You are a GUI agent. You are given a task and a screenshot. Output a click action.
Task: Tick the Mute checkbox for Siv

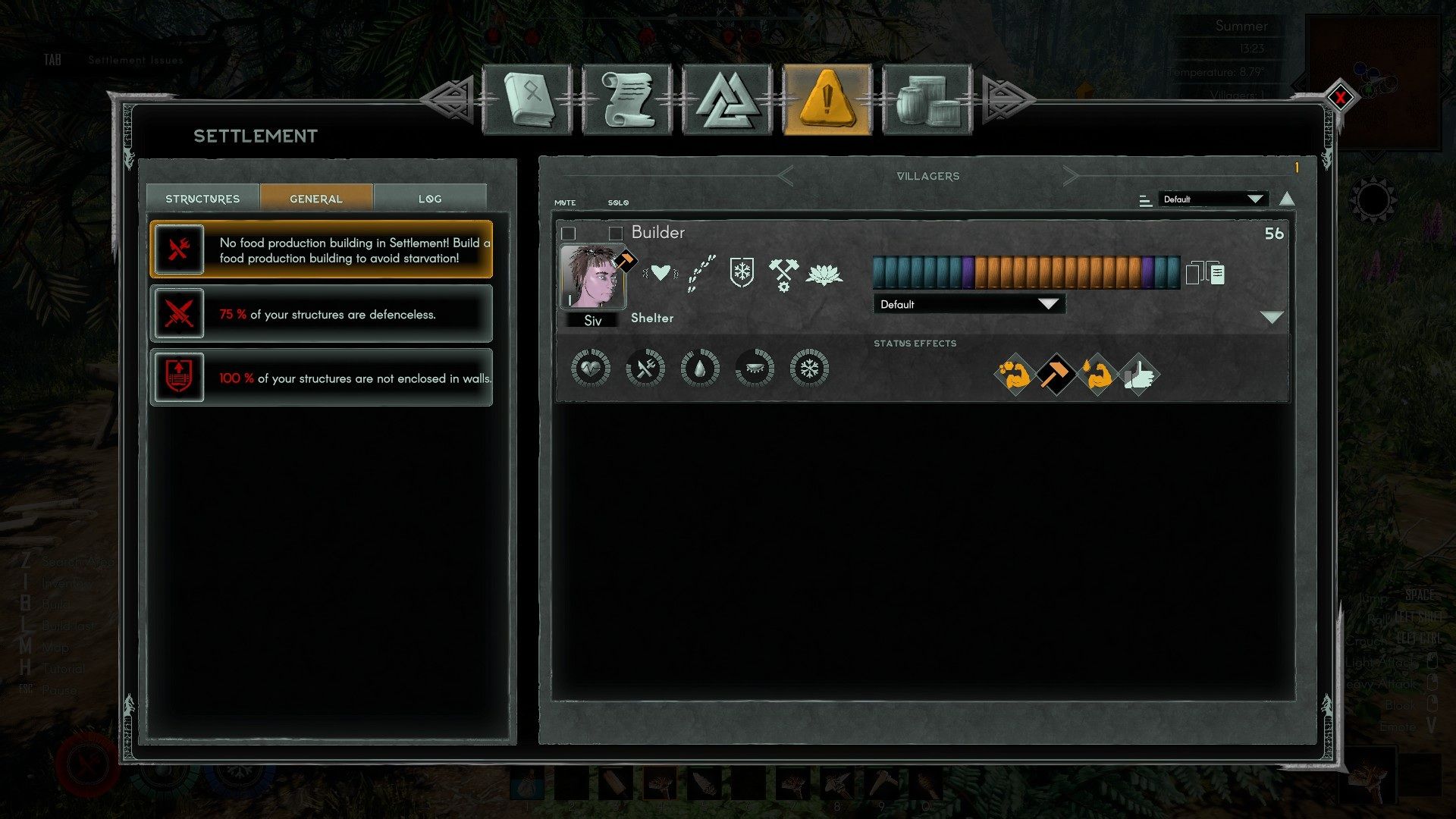coord(569,233)
